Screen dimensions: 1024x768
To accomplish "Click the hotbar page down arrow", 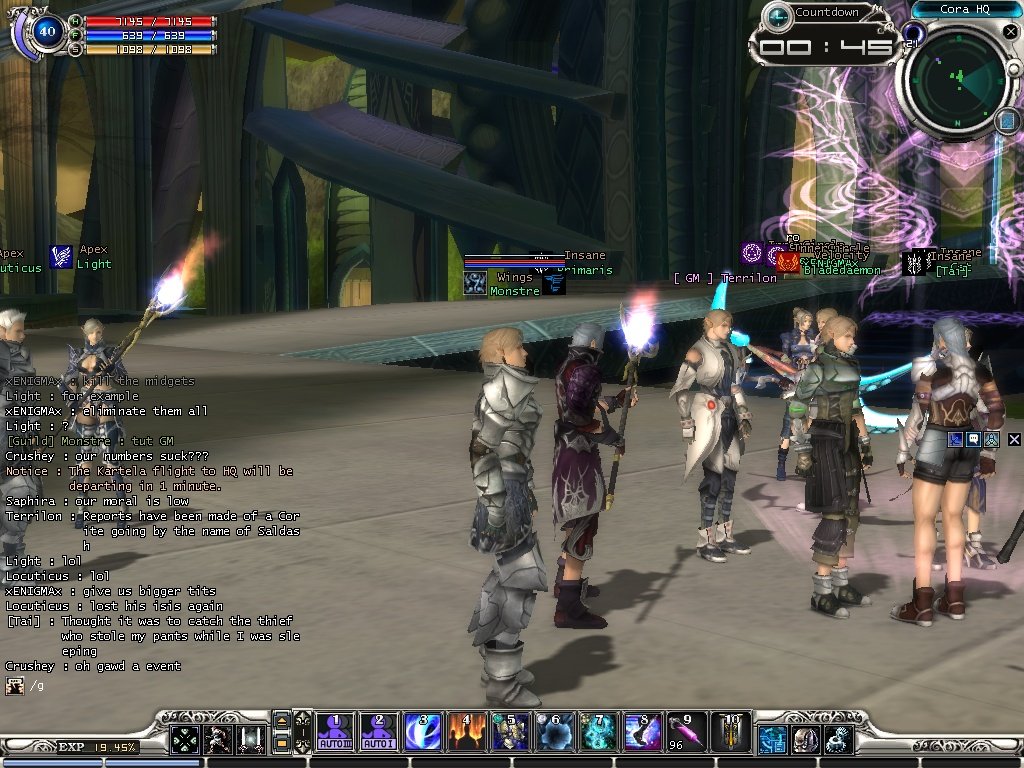I will [x=282, y=744].
